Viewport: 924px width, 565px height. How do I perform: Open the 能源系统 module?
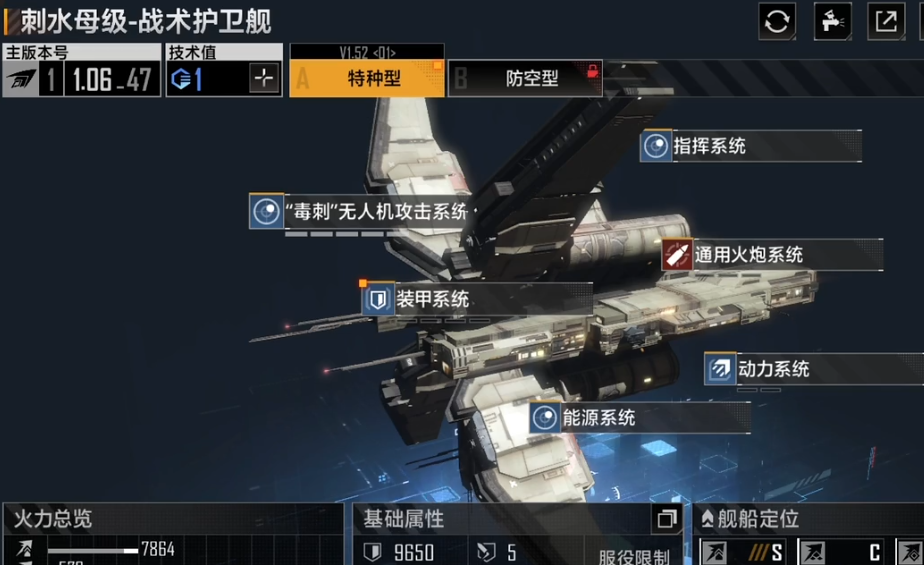598,418
